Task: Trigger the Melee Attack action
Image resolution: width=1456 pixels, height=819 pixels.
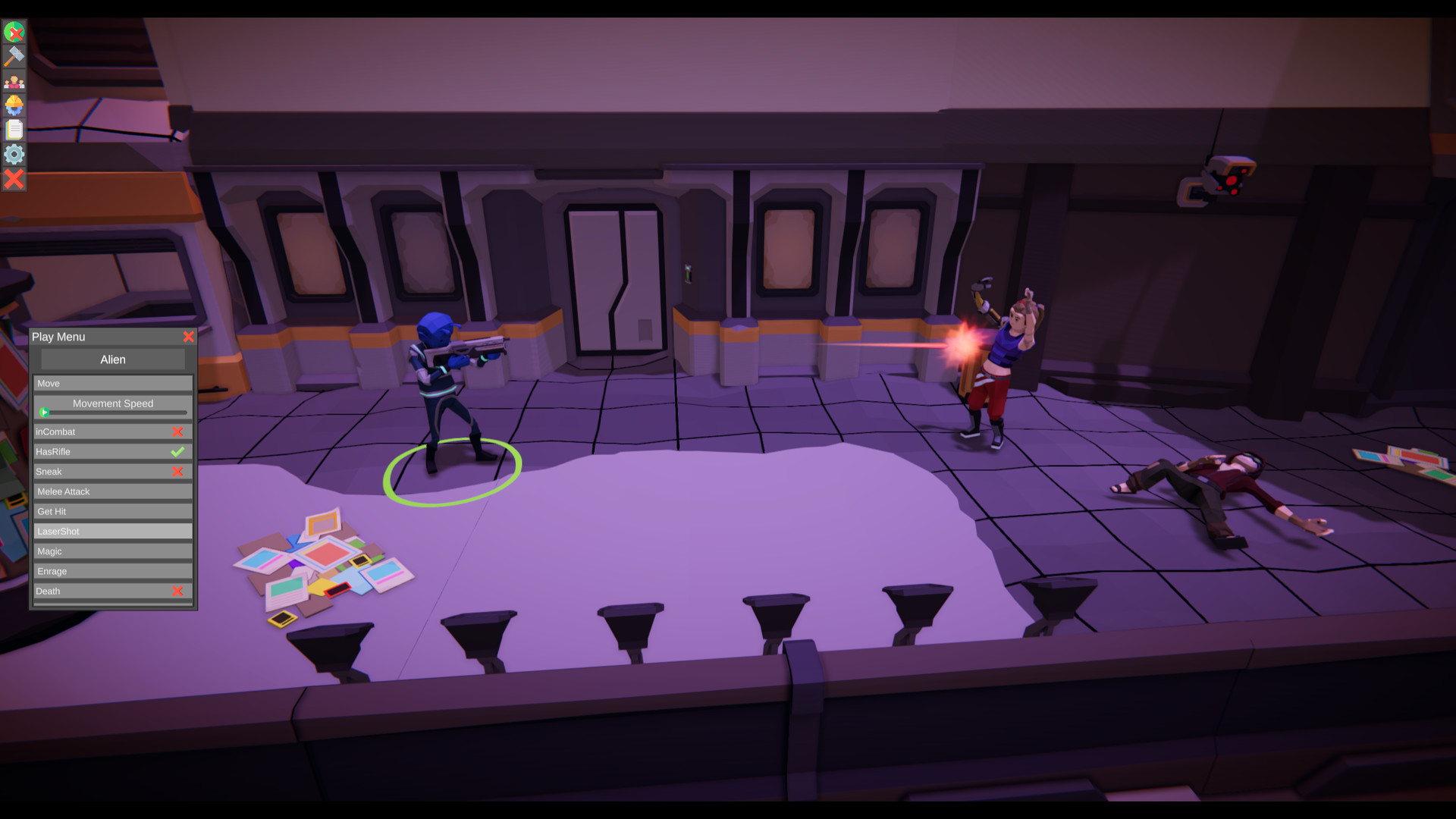Action: click(x=112, y=491)
